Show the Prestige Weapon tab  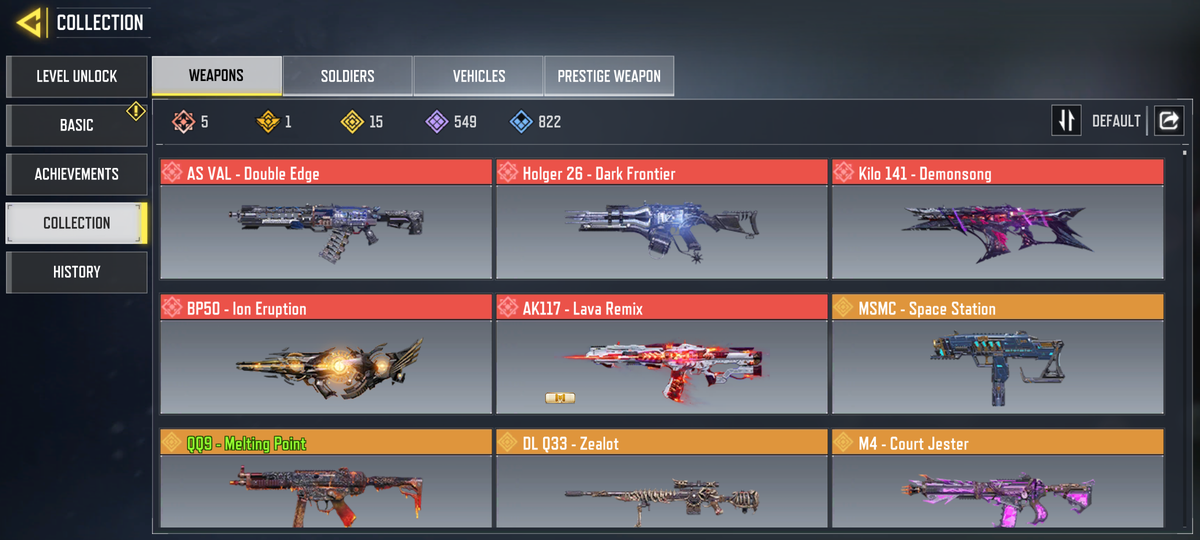click(x=609, y=76)
